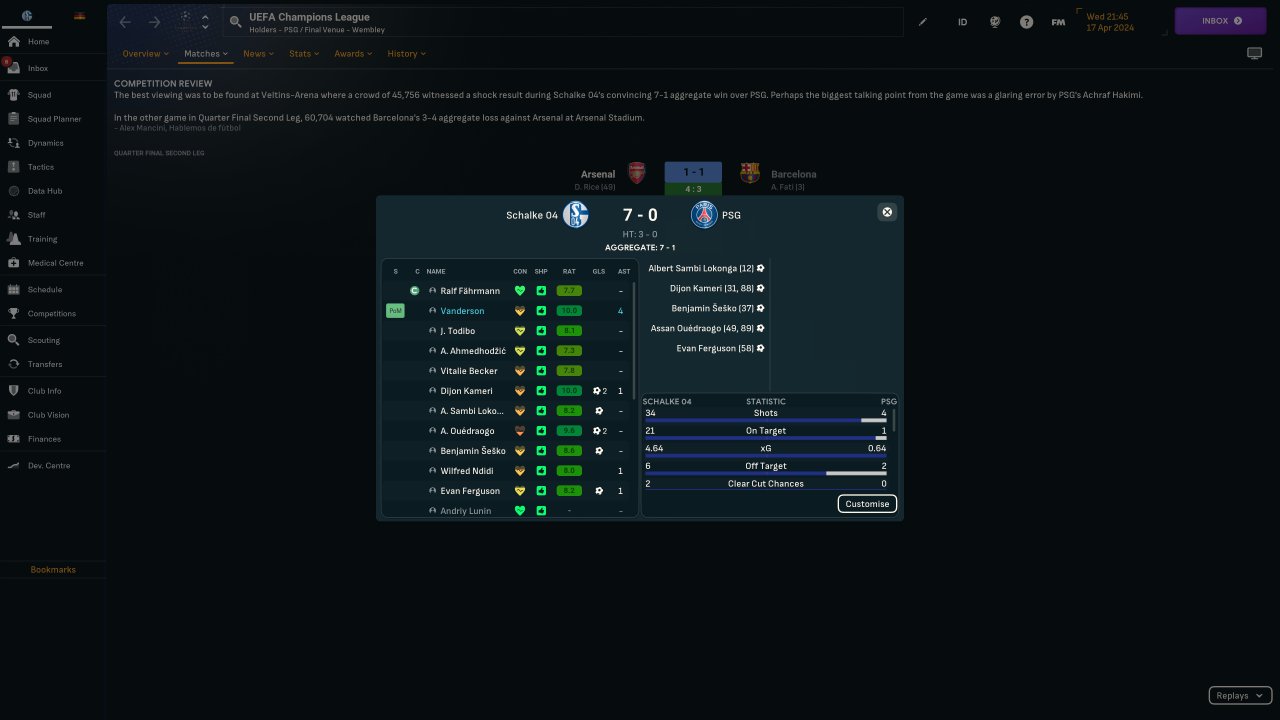
Task: Select player Vanderson in the lineup
Action: [462, 311]
